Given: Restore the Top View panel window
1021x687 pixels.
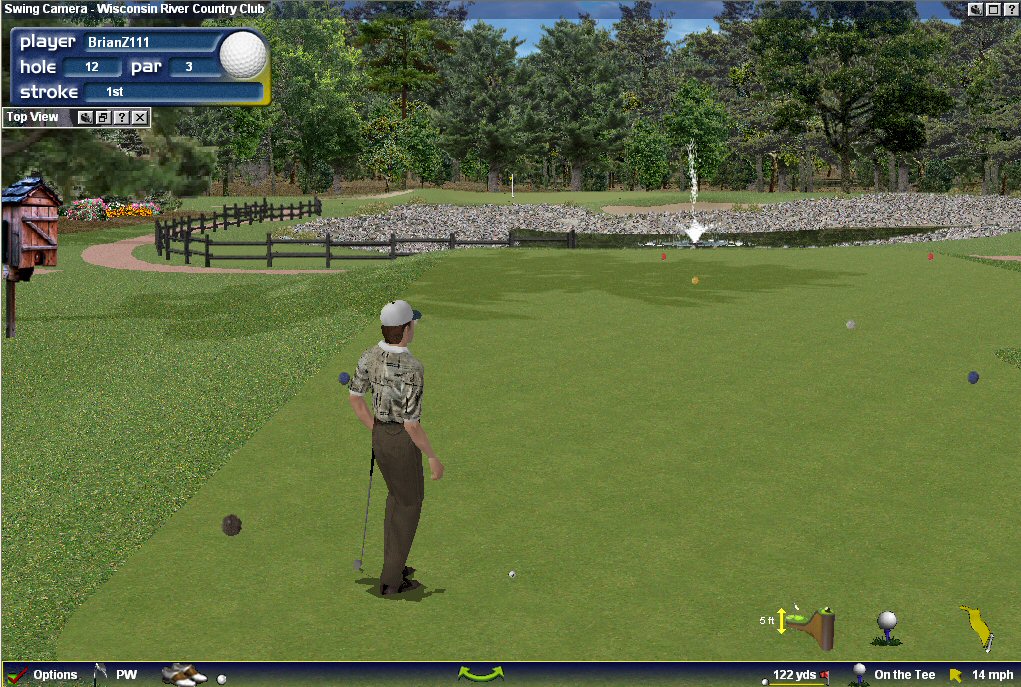Looking at the screenshot, I should (104, 117).
